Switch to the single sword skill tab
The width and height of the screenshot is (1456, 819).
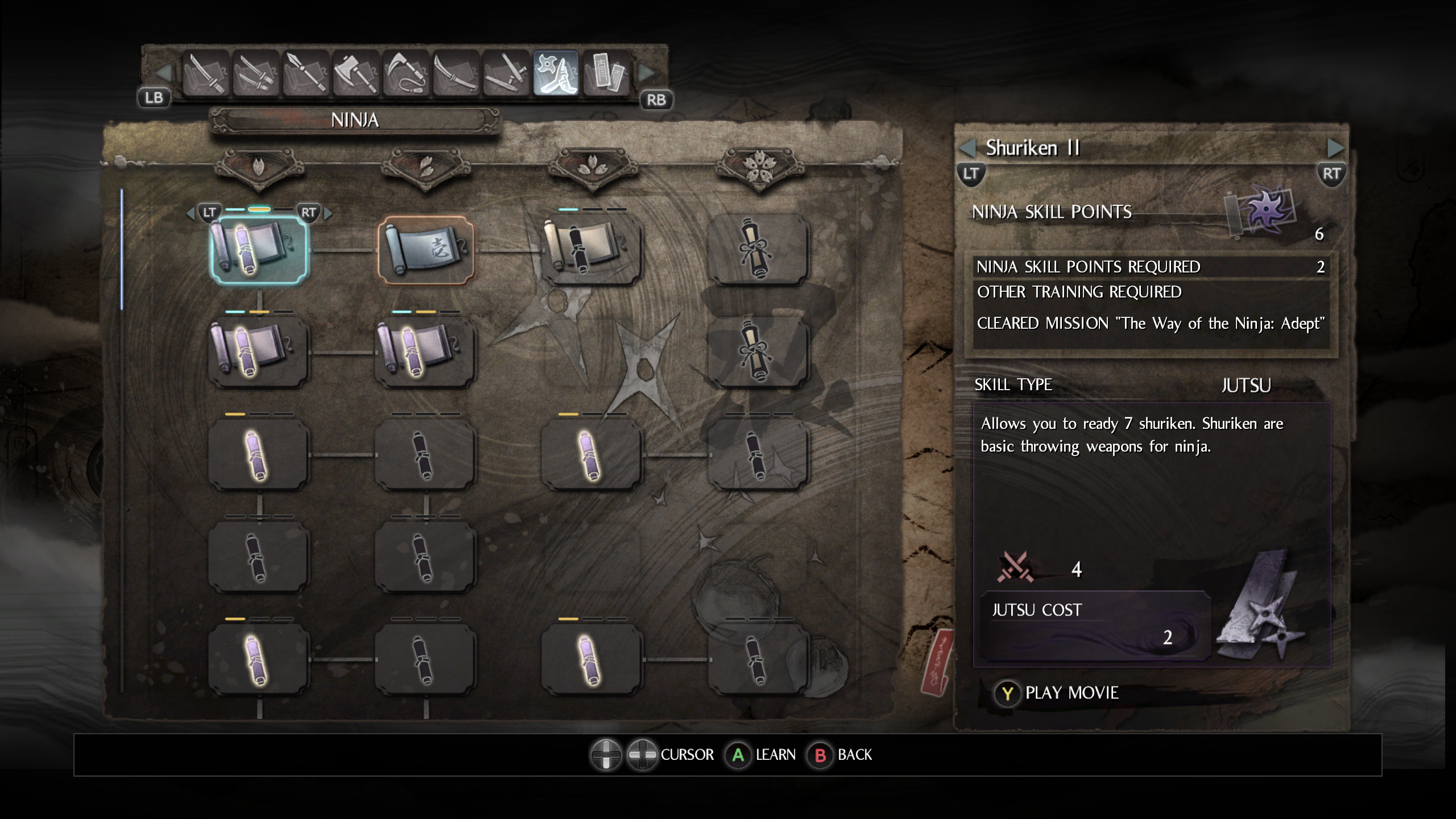(206, 73)
